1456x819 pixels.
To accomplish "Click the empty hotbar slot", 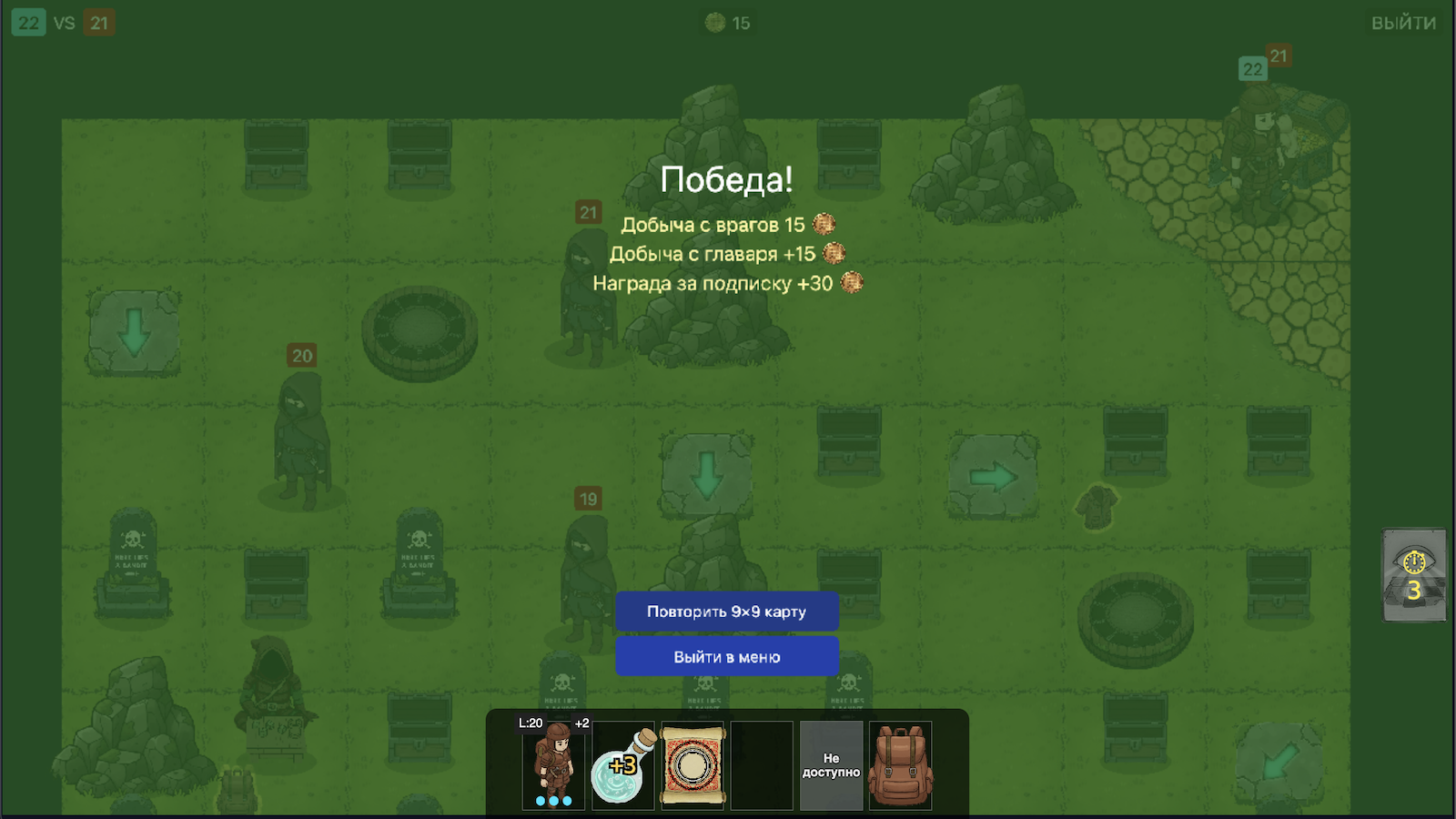I will (763, 764).
